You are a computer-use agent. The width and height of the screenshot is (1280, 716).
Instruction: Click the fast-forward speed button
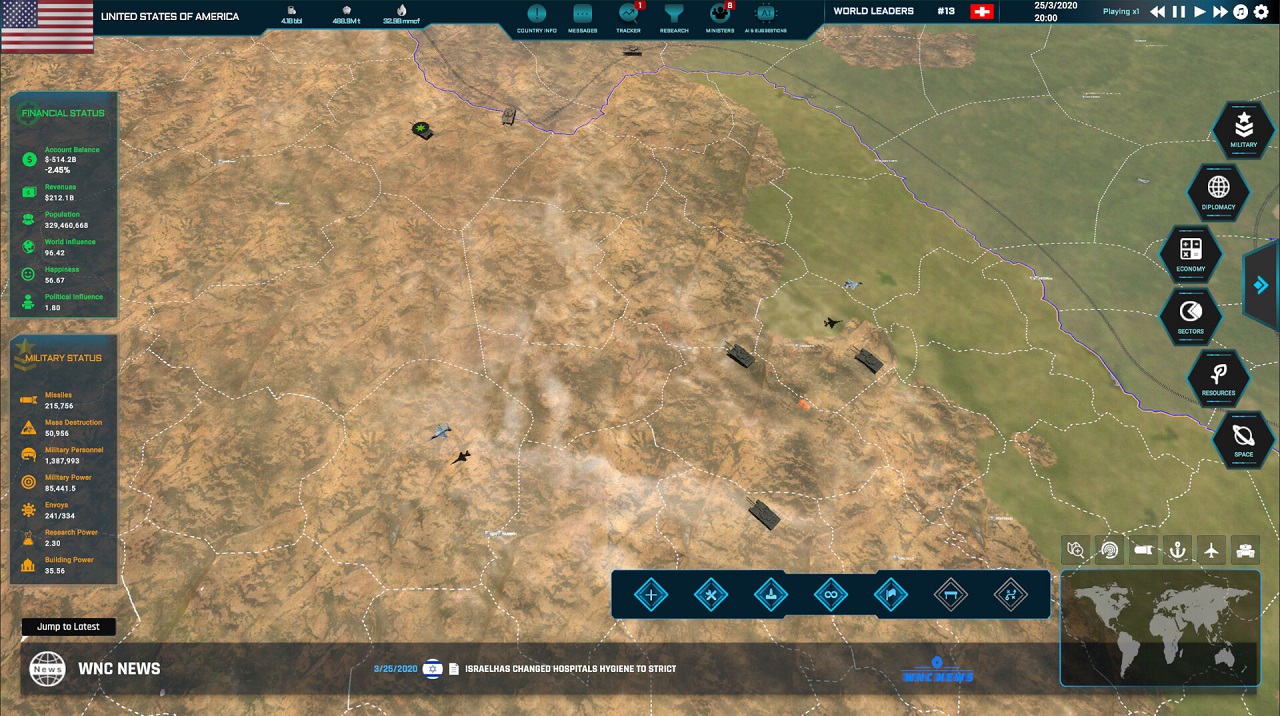(x=1220, y=12)
